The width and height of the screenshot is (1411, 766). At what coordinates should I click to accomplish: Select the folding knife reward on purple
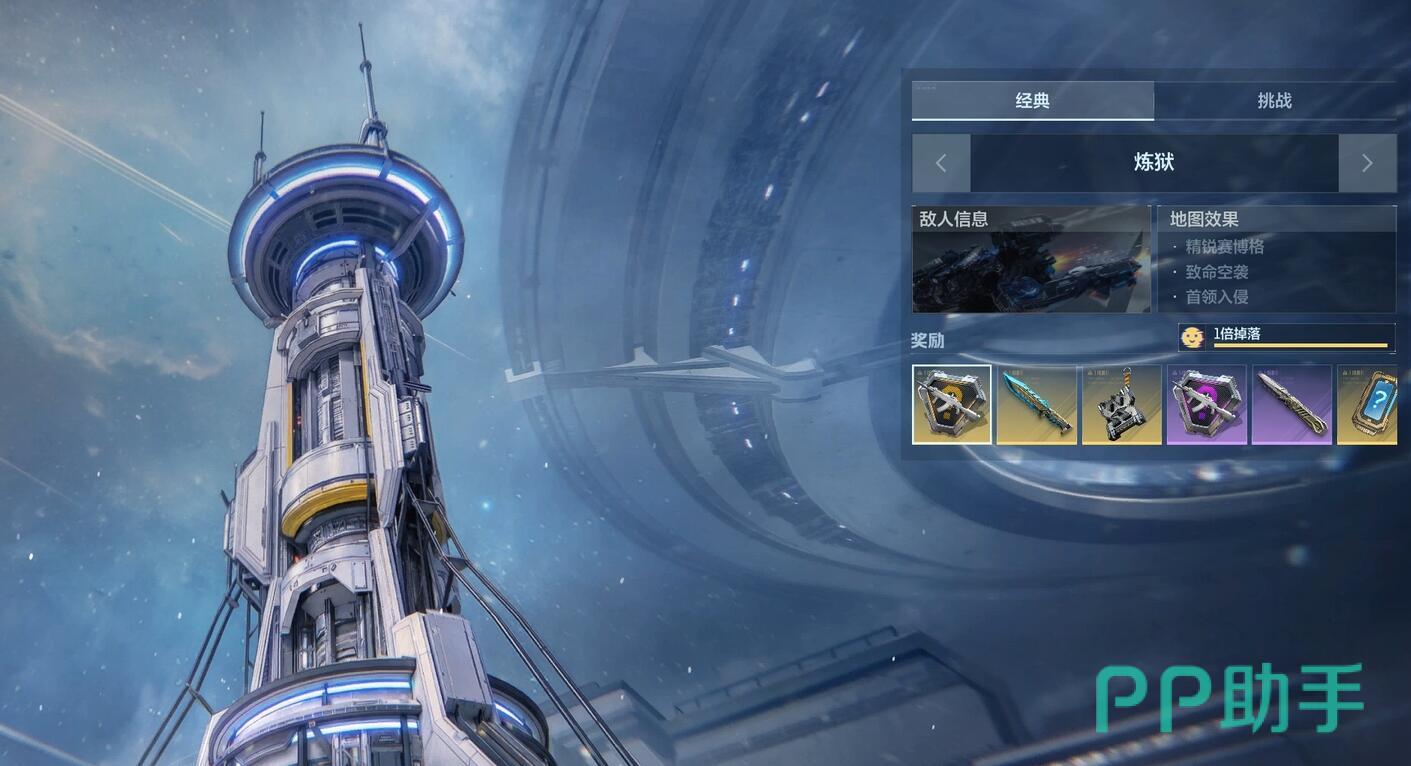click(x=1292, y=404)
